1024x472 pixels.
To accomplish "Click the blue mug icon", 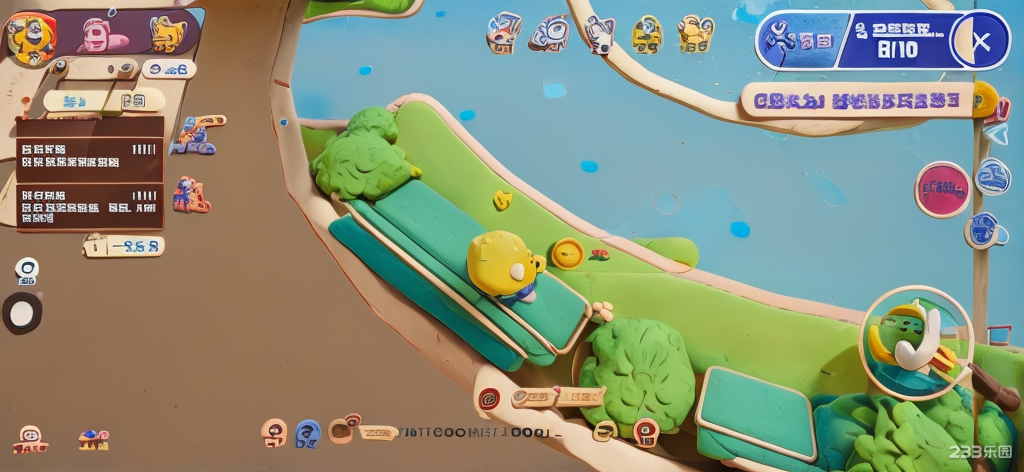I will (985, 231).
